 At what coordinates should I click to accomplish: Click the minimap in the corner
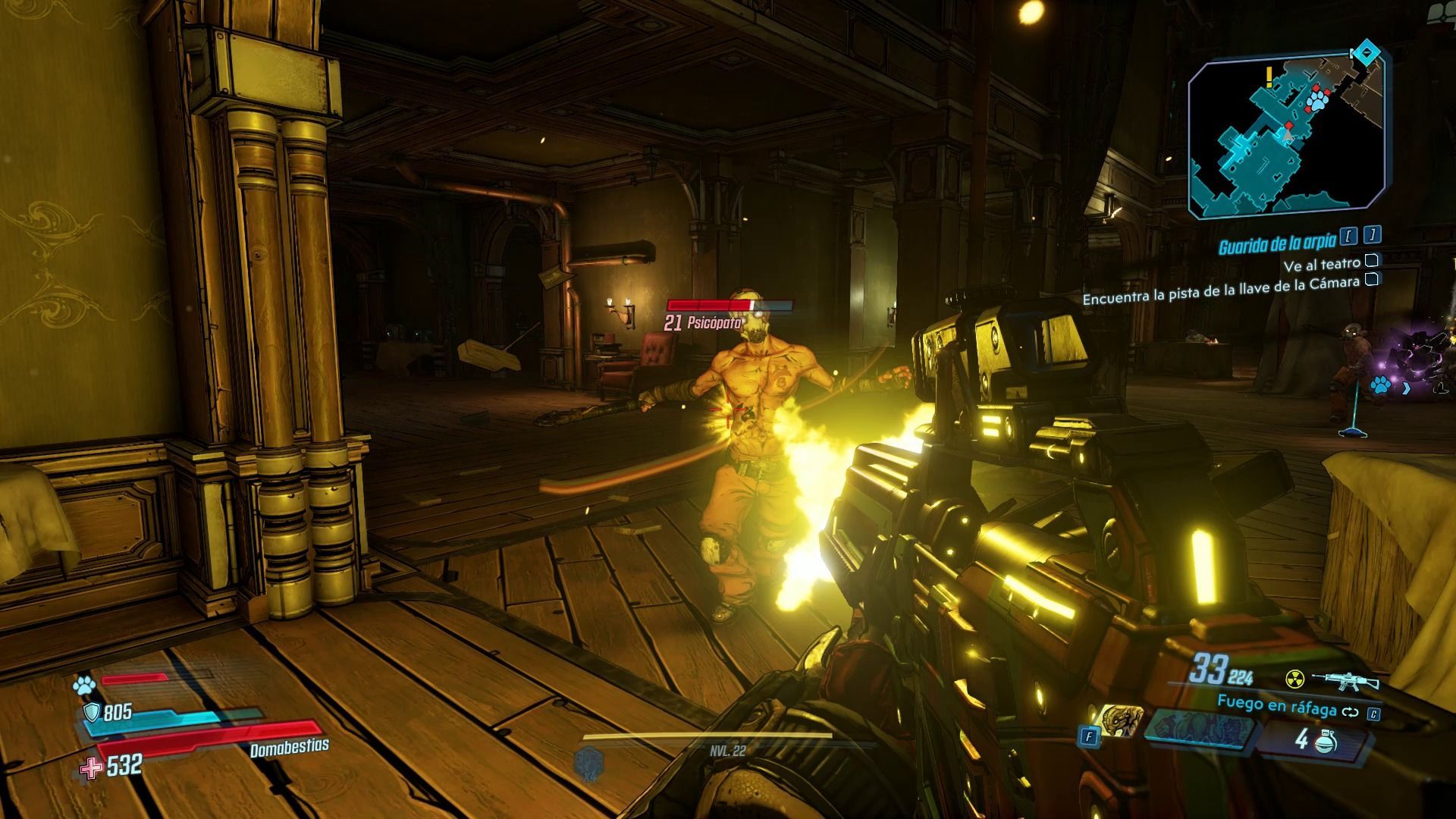(1286, 136)
